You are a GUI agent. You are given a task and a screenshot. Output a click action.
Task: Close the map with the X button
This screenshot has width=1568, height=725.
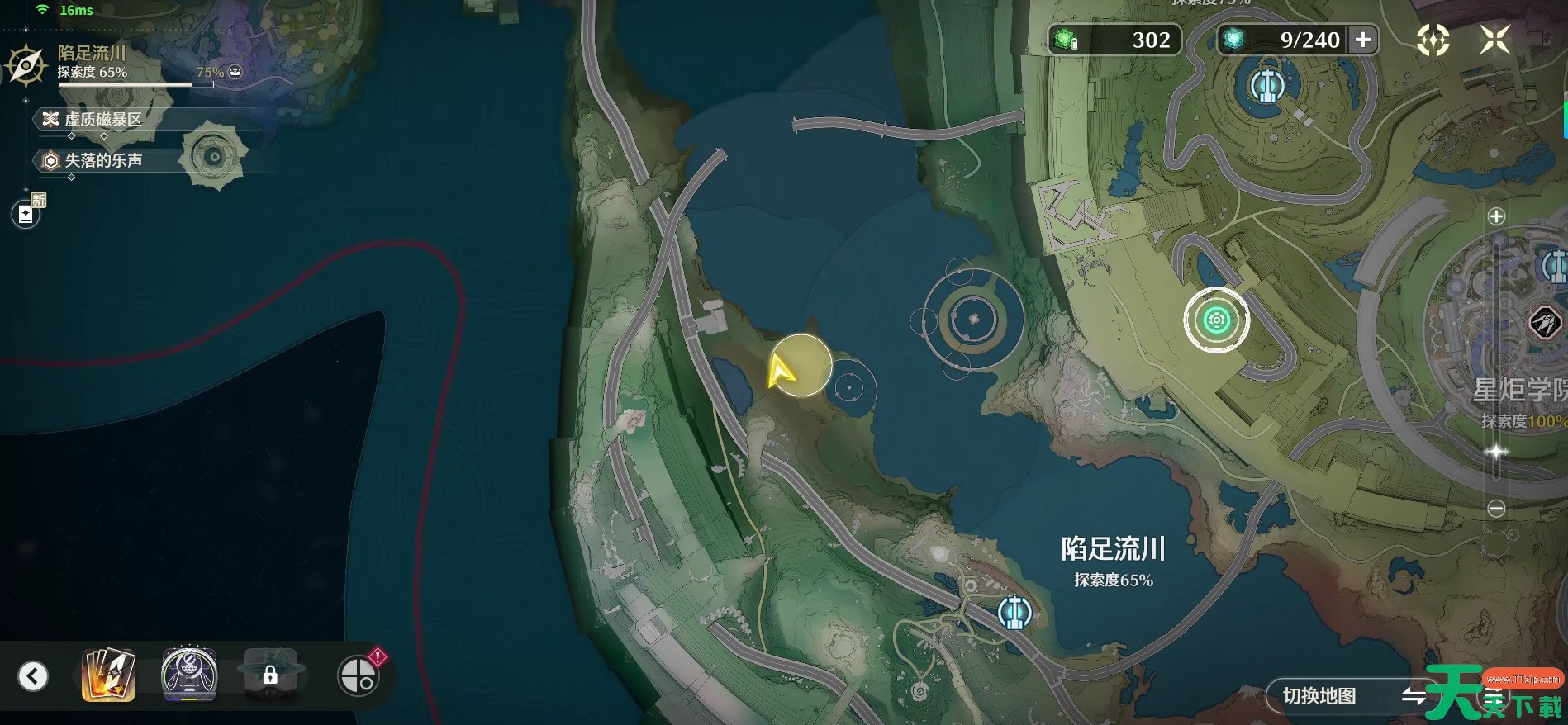tap(1494, 40)
